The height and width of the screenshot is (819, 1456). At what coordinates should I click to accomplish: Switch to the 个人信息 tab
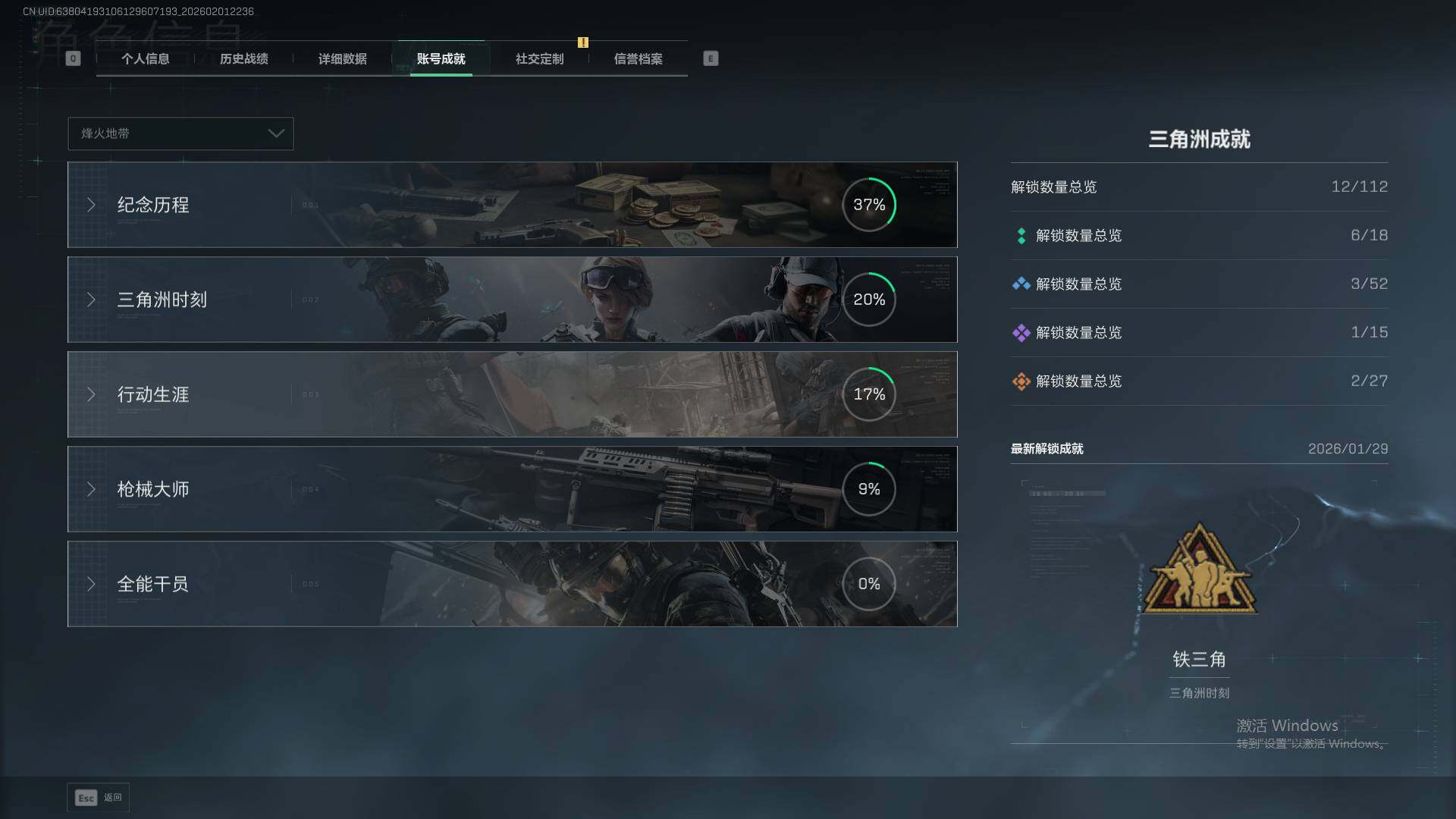(145, 59)
